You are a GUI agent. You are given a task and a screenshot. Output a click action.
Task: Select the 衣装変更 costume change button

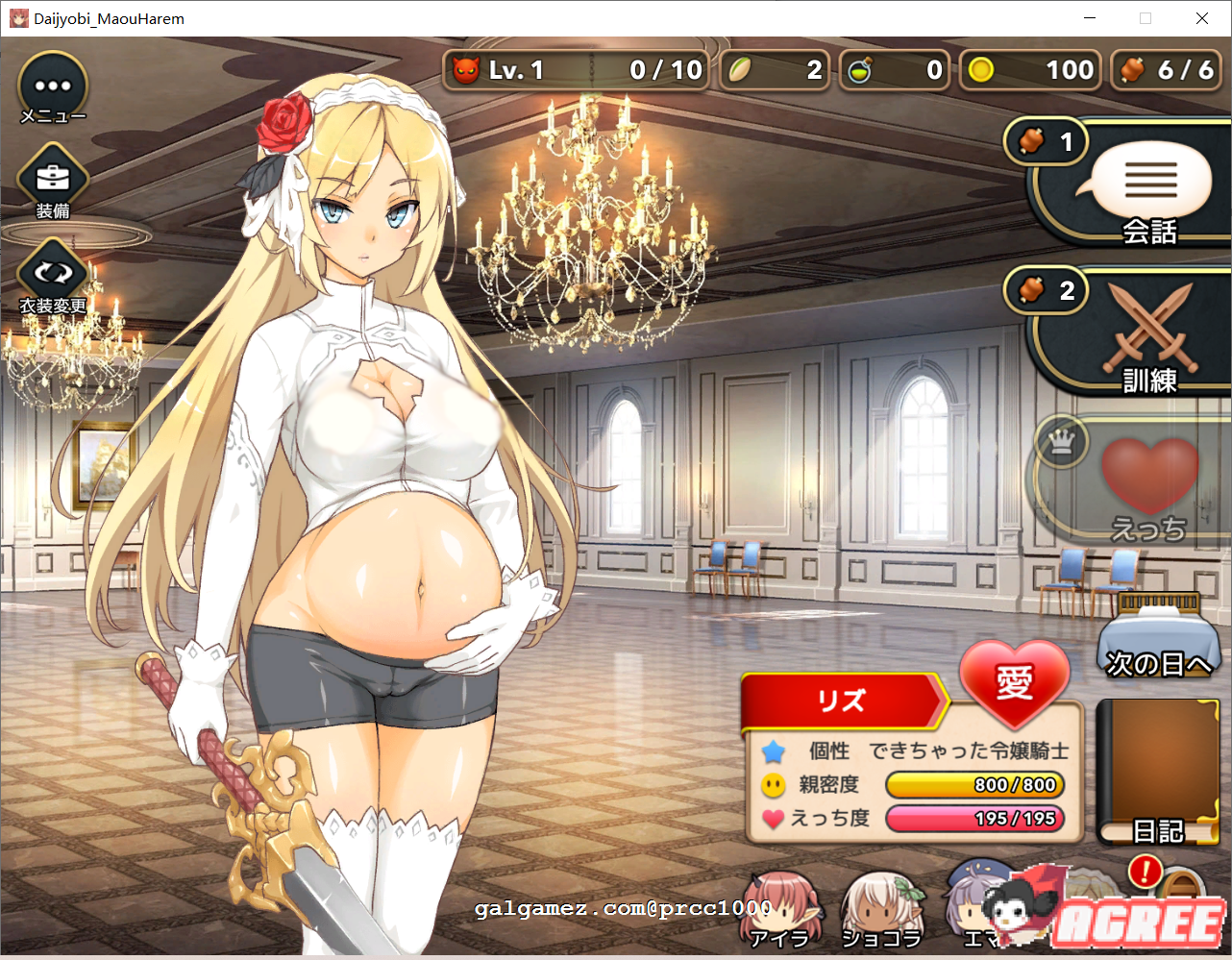53,275
